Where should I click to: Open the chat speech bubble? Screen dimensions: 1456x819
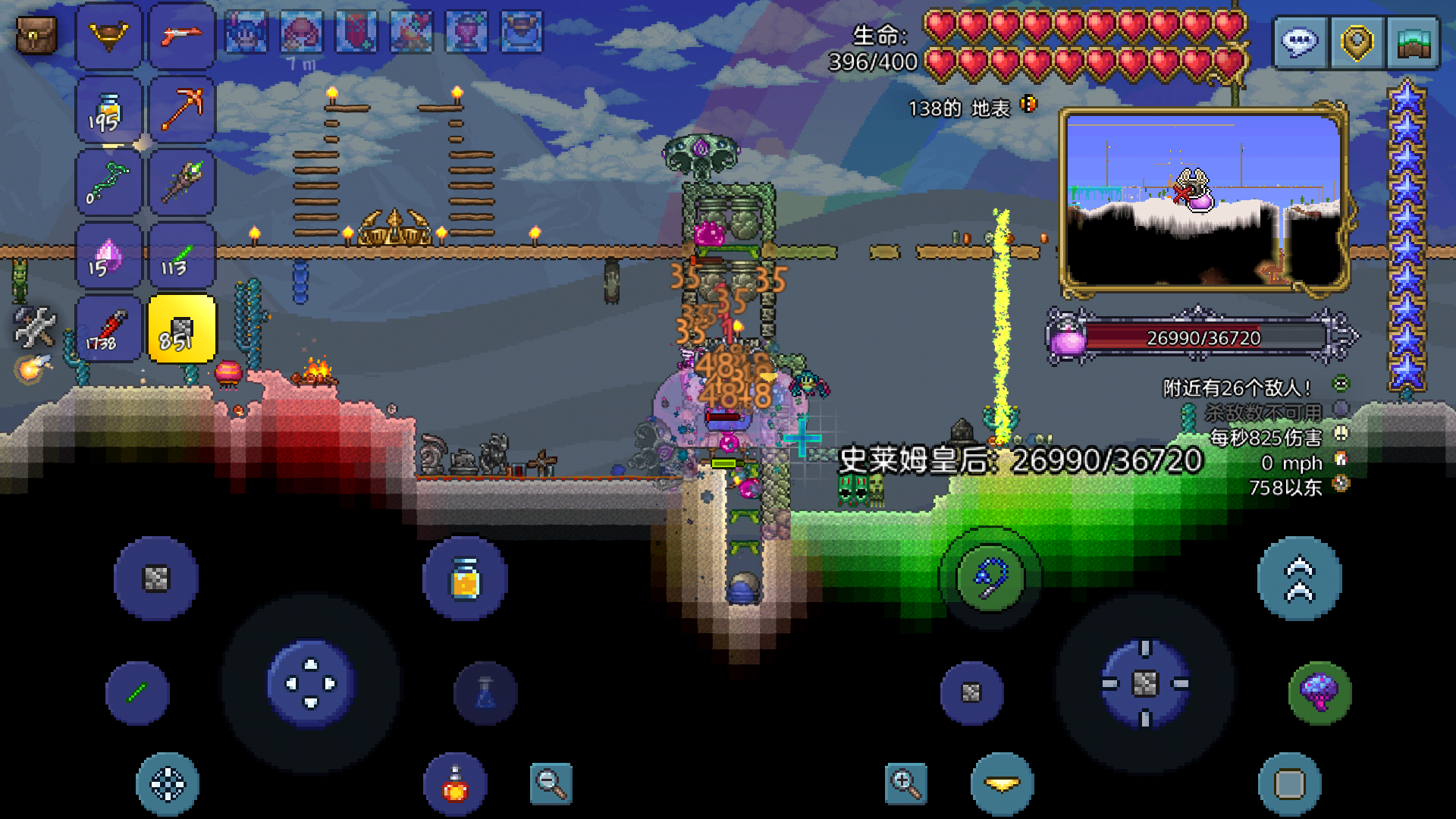[1299, 42]
